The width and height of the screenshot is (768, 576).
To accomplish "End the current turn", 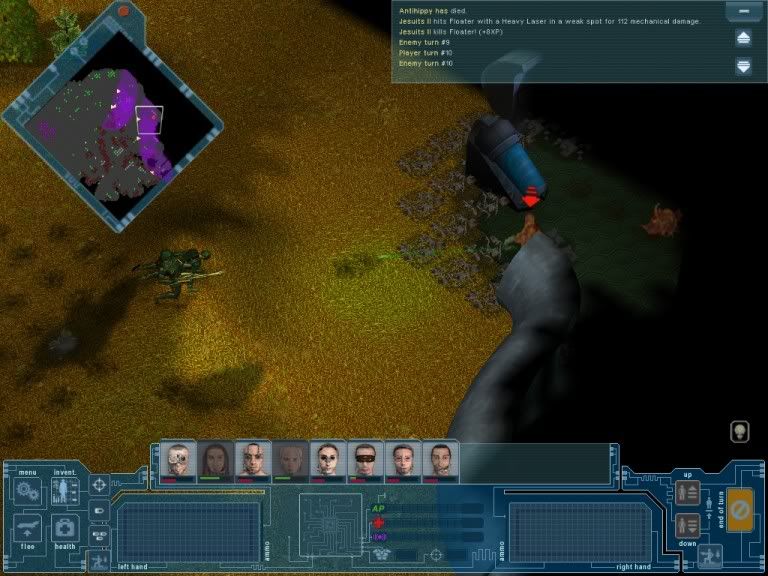I will point(740,509).
